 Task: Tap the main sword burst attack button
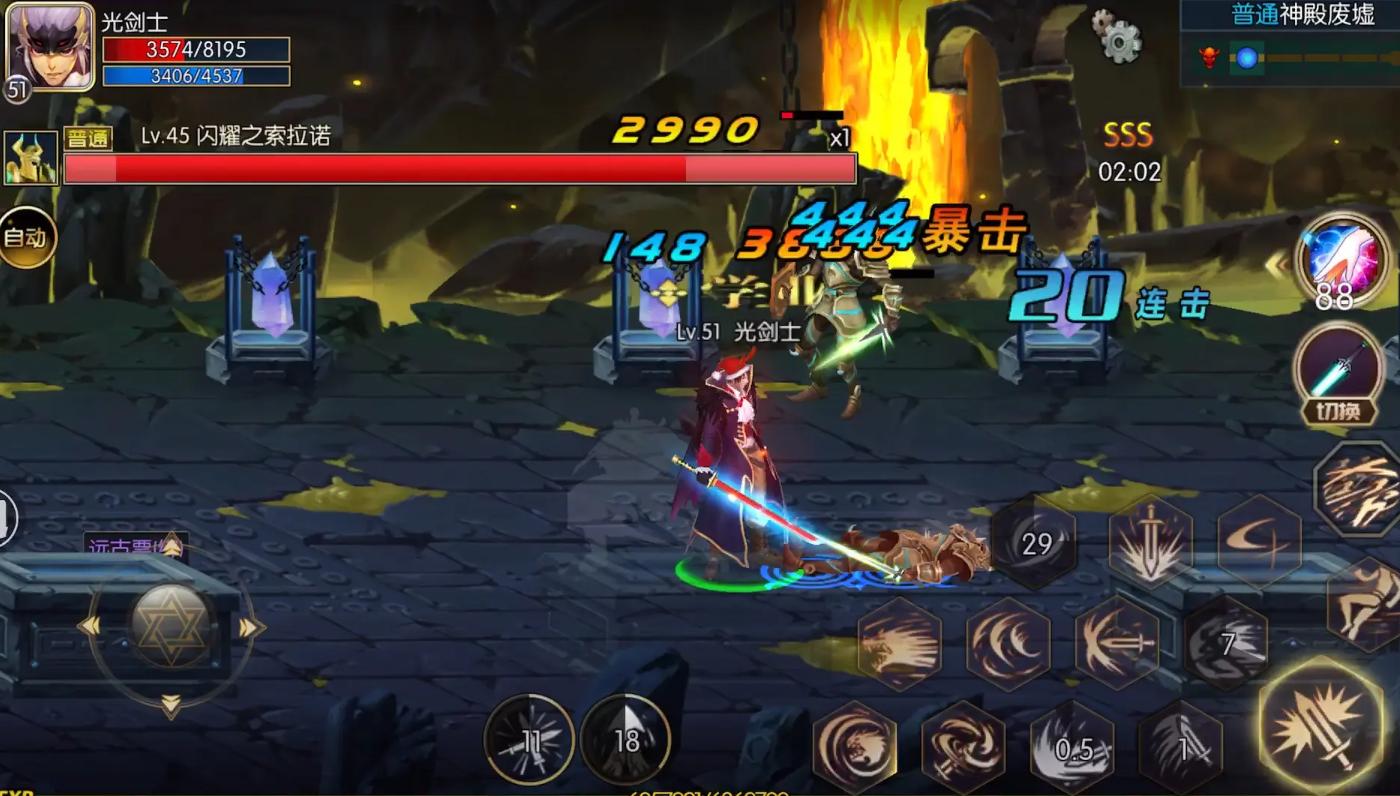pos(1321,722)
